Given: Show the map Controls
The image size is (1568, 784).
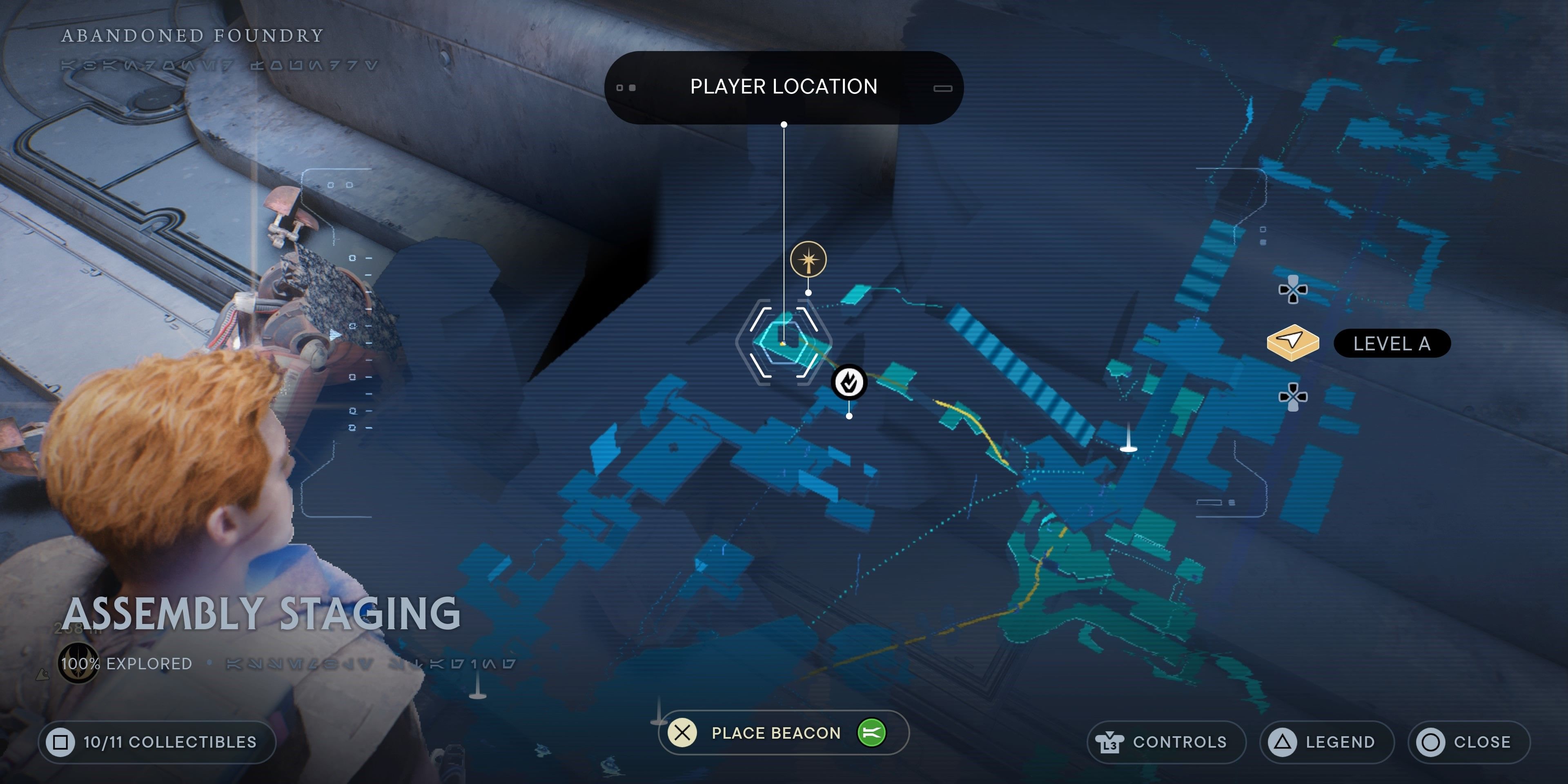Looking at the screenshot, I should click(x=1165, y=742).
